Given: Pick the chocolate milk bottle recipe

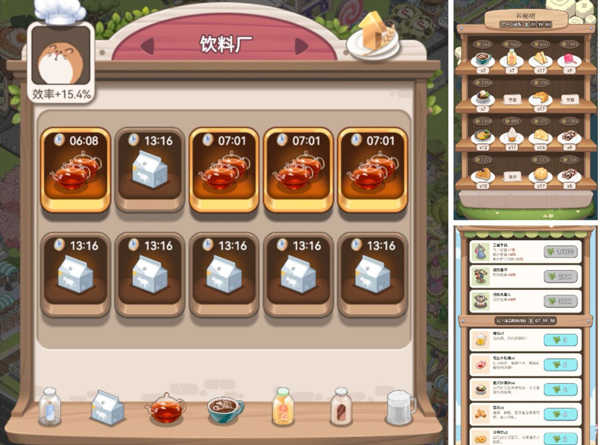Looking at the screenshot, I should (x=341, y=408).
